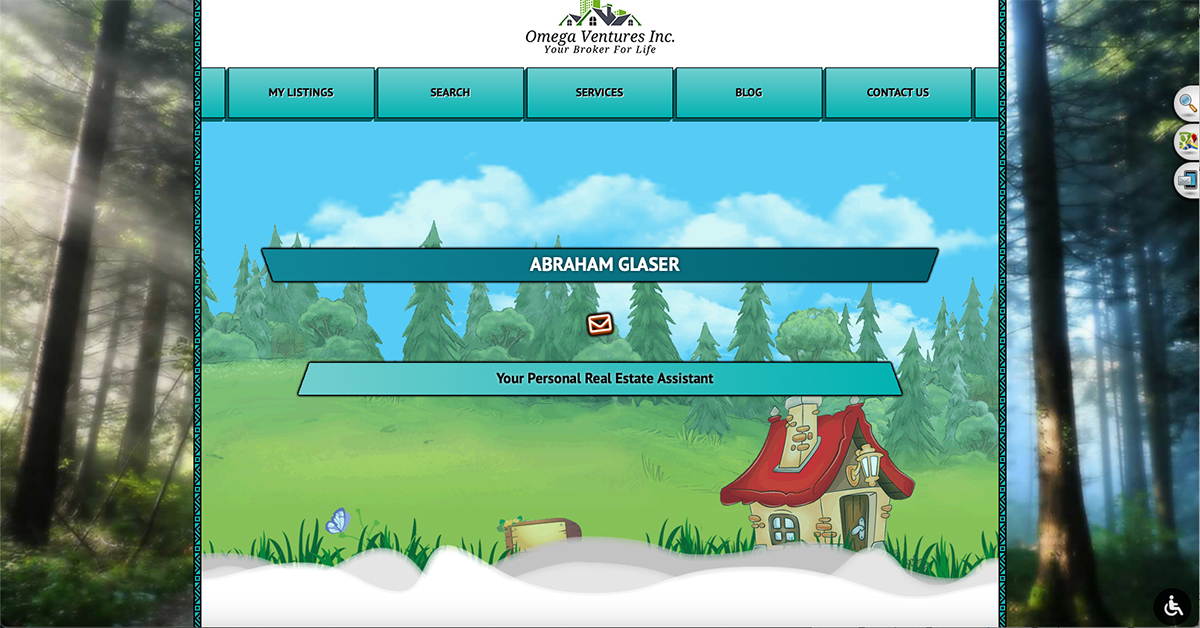Go to the Search menu item
This screenshot has height=628, width=1200.
click(450, 93)
